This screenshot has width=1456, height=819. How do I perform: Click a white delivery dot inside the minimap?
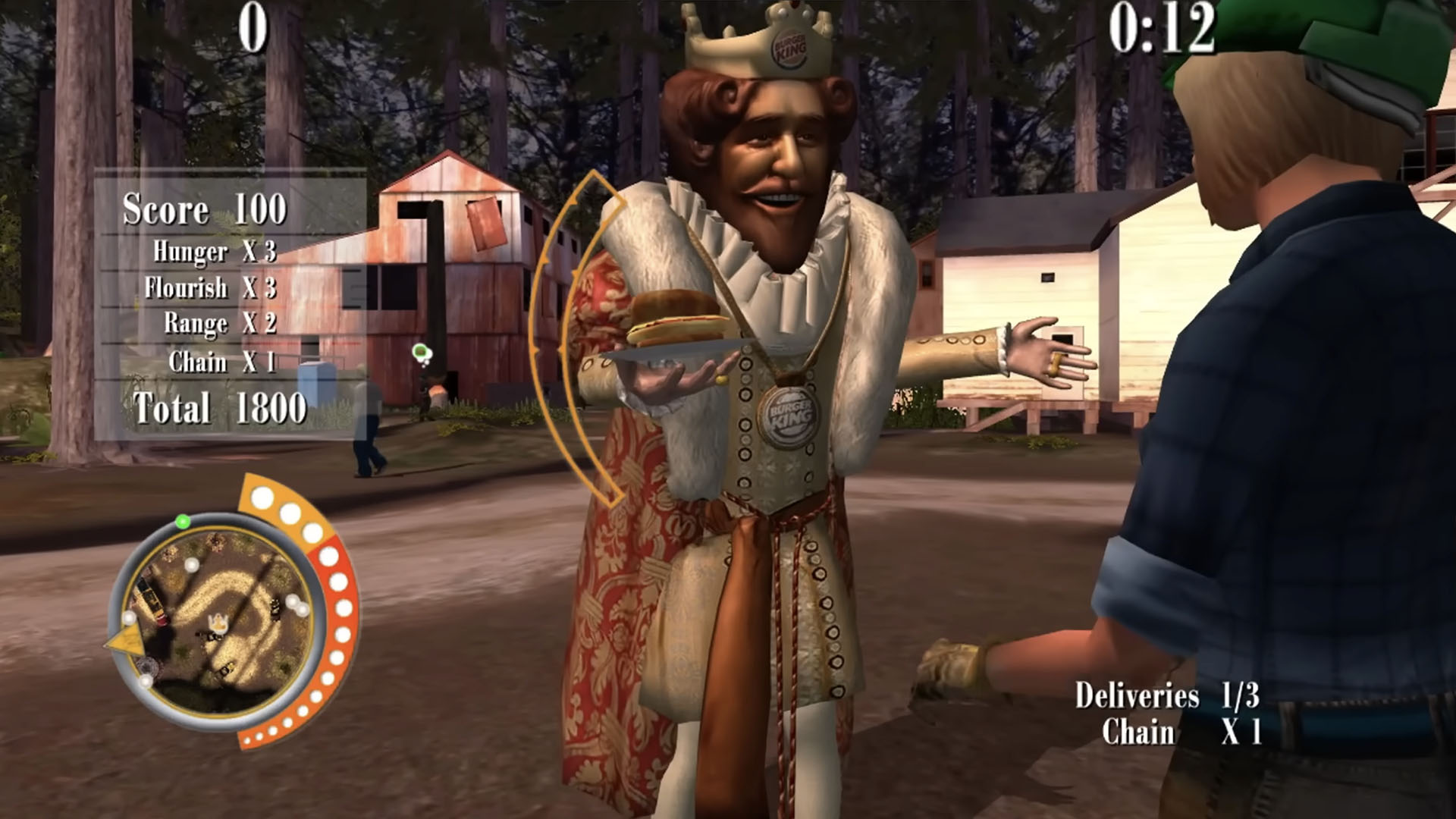point(191,564)
